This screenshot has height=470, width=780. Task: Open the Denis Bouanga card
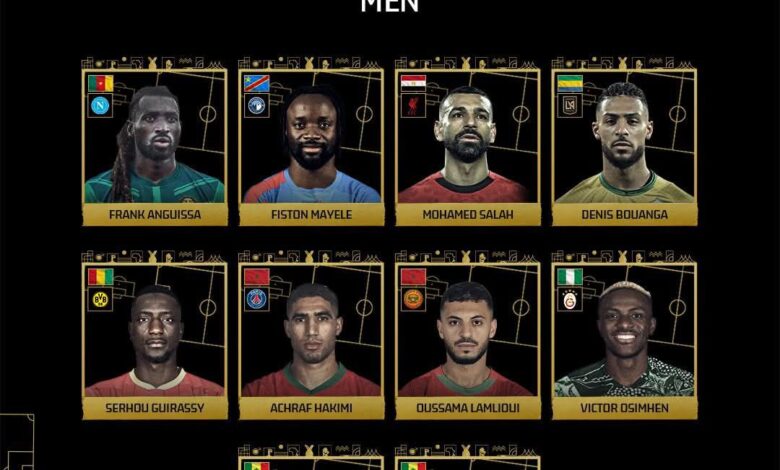tap(625, 146)
